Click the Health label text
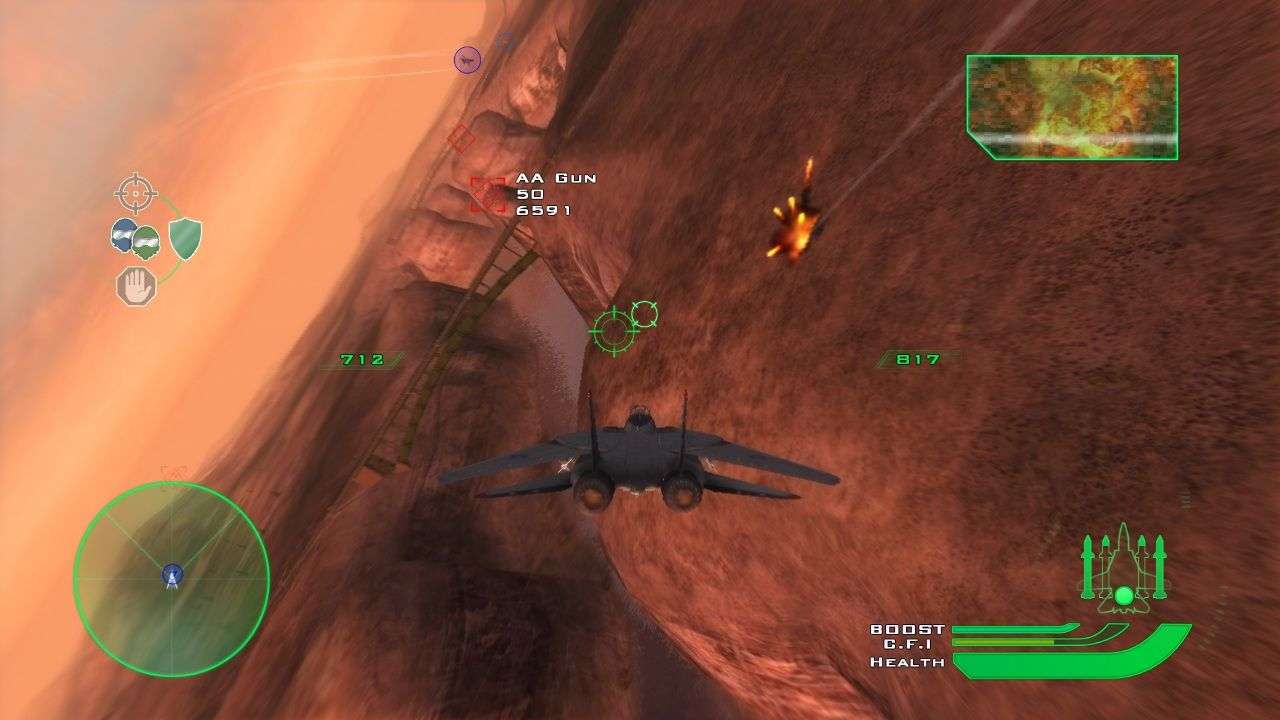Screen dimensions: 1280x720 point(909,661)
